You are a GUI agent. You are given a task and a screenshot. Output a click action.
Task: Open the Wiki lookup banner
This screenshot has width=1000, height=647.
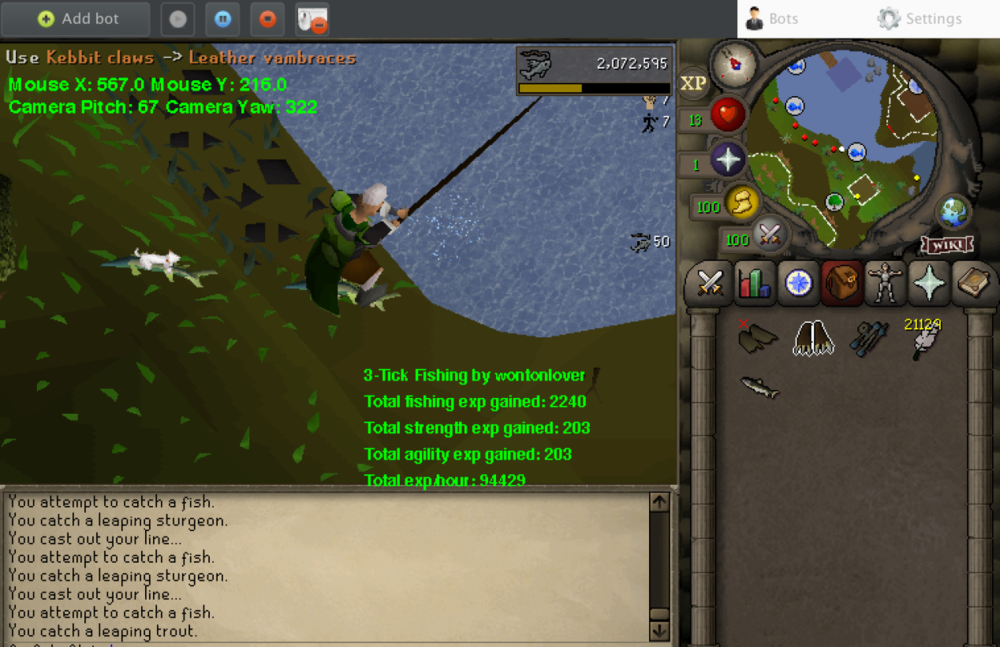(x=947, y=245)
